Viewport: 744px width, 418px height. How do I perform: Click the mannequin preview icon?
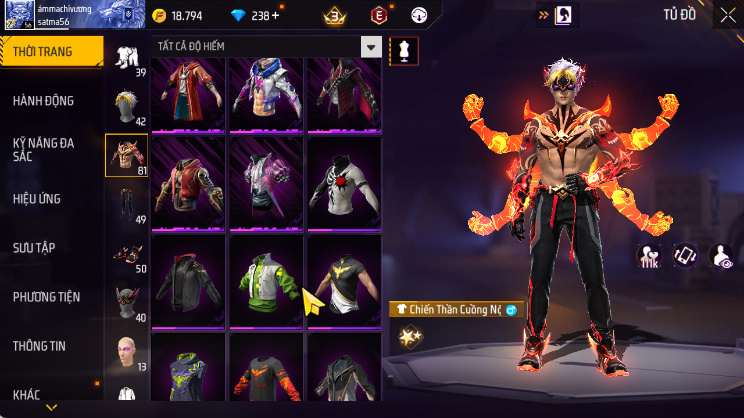(x=404, y=50)
